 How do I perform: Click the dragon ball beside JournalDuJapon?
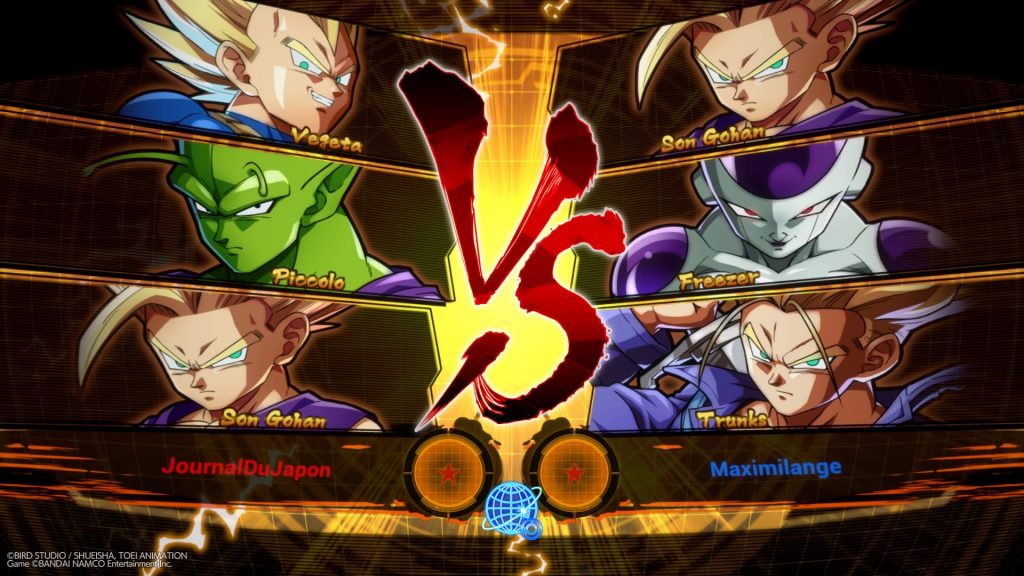click(x=448, y=471)
